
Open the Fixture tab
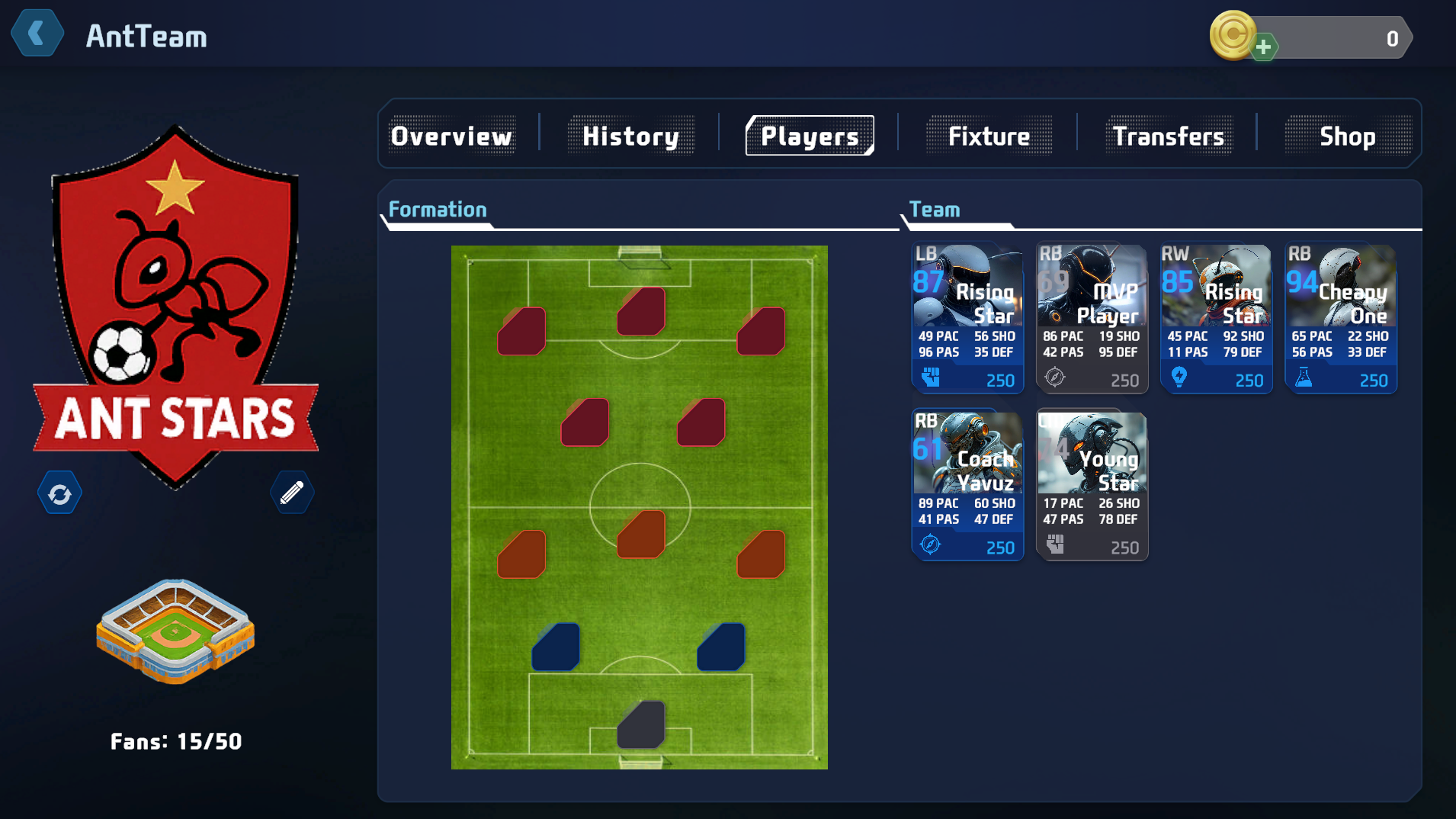[989, 136]
